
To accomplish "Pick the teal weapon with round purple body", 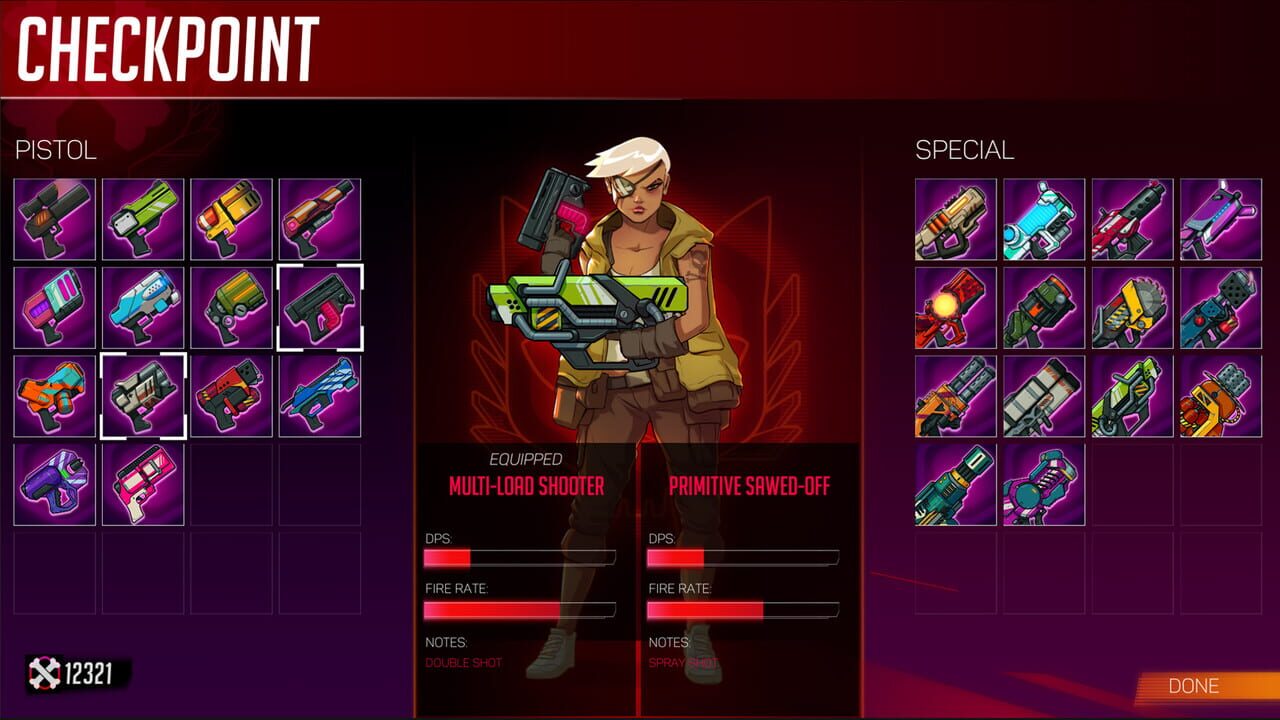I will pos(1044,484).
